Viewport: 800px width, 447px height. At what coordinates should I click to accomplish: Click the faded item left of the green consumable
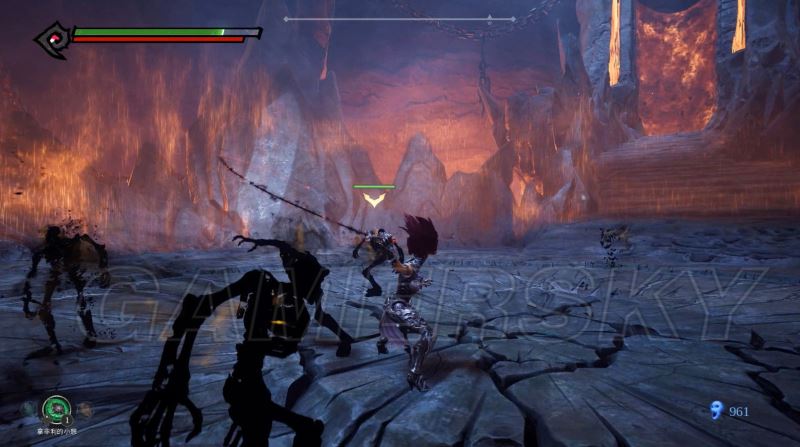(x=26, y=409)
